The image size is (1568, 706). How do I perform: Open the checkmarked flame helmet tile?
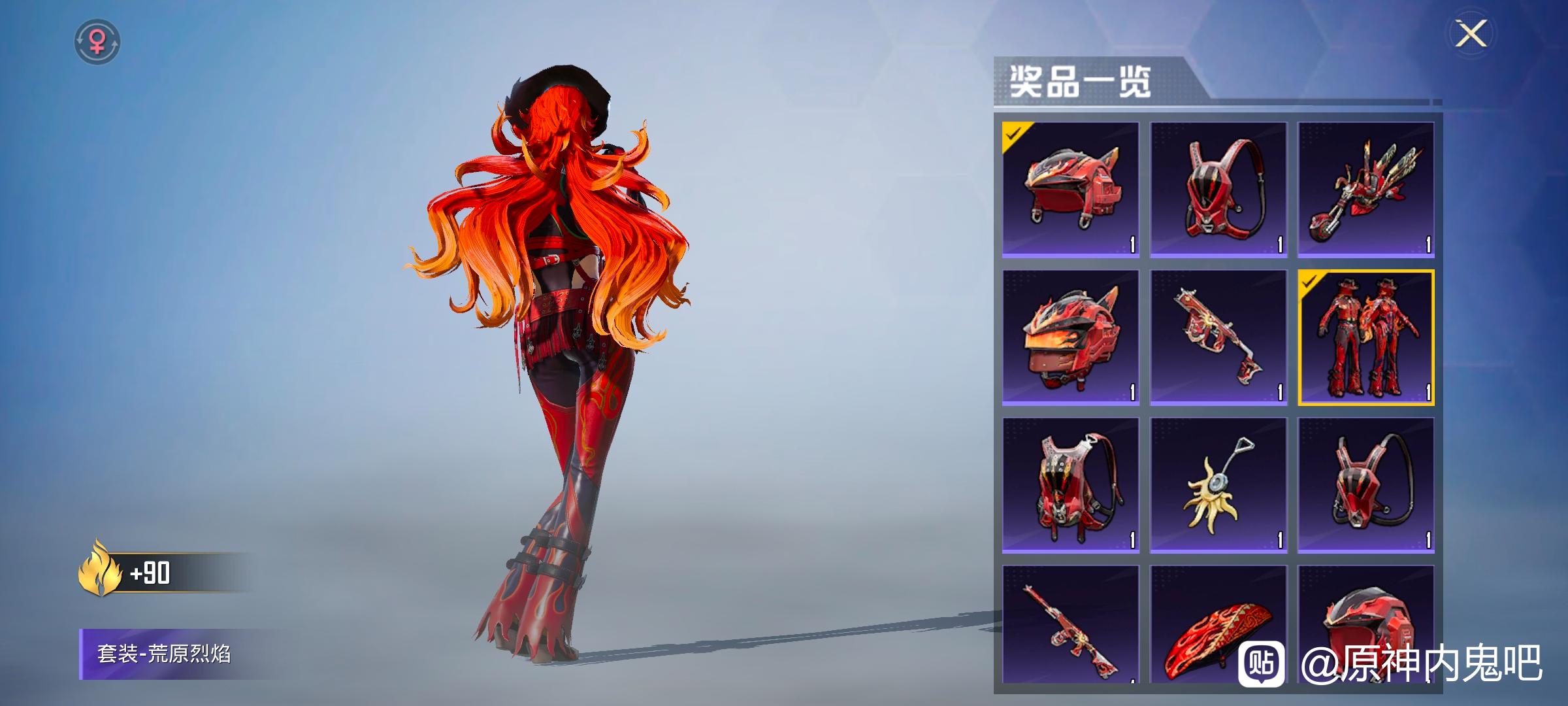pos(1070,189)
